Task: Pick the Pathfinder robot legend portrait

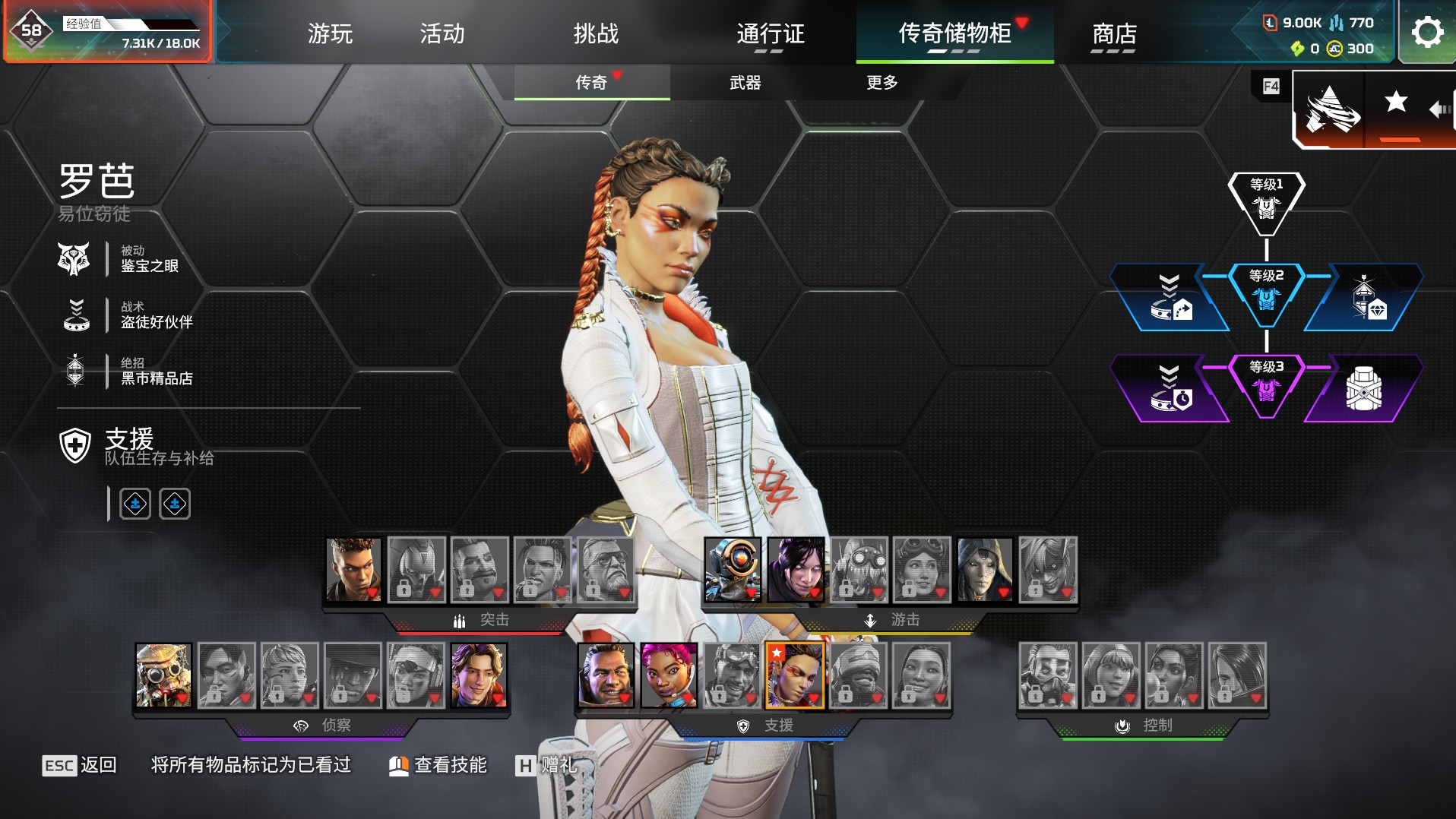Action: pyautogui.click(x=733, y=570)
